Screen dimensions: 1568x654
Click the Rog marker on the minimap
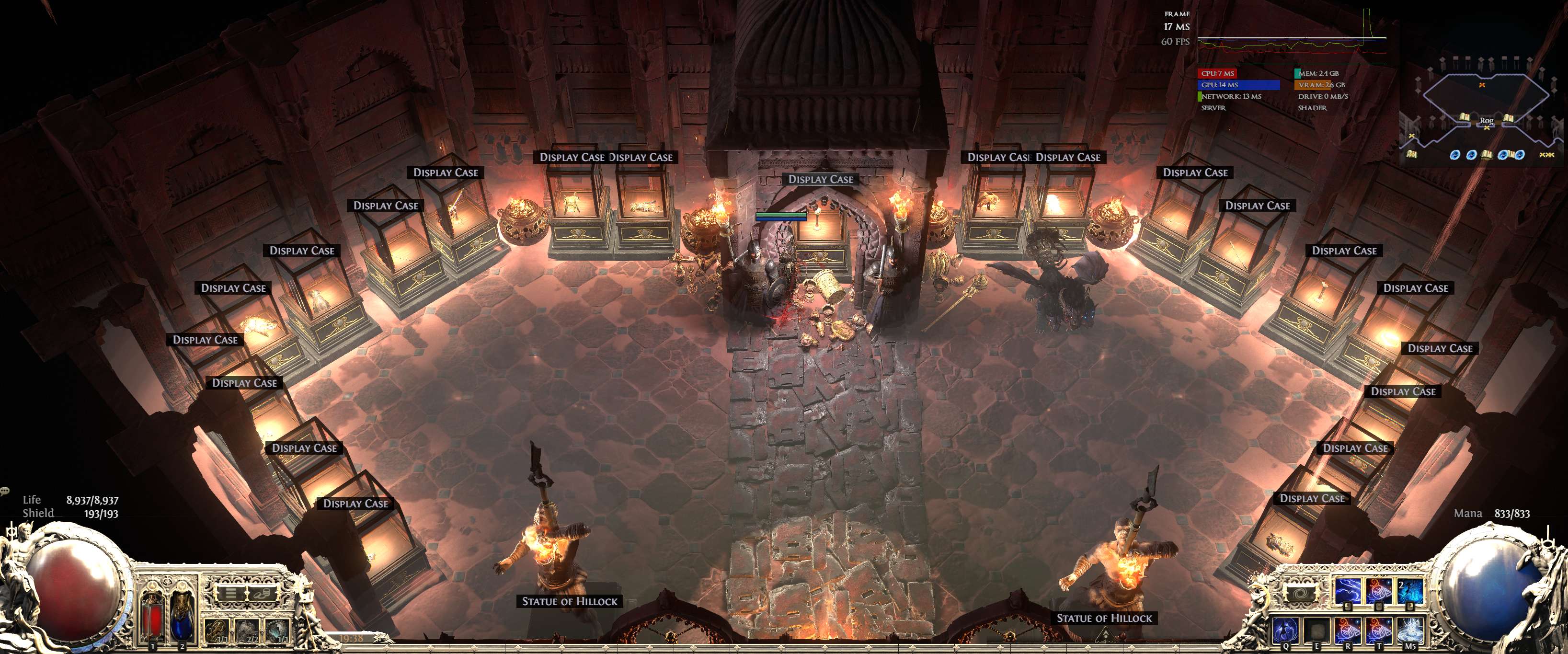(x=1487, y=121)
